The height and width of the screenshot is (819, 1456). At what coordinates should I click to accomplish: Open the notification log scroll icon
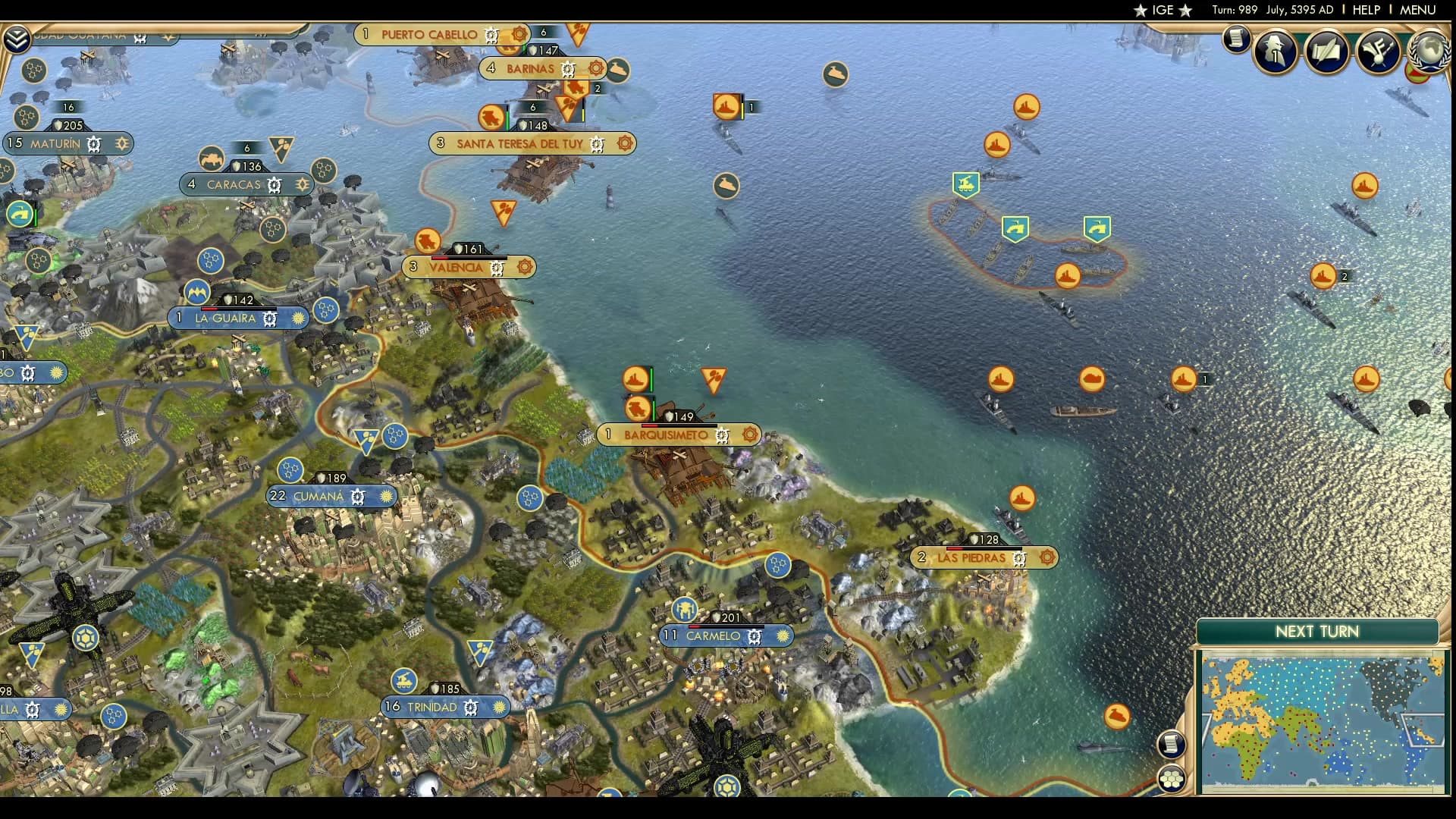[x=1236, y=39]
